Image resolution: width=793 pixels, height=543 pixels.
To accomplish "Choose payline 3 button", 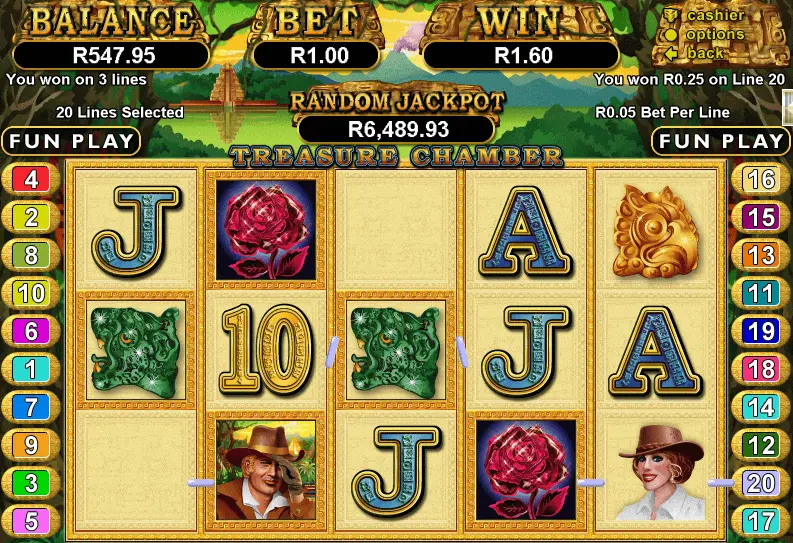I will tap(31, 483).
